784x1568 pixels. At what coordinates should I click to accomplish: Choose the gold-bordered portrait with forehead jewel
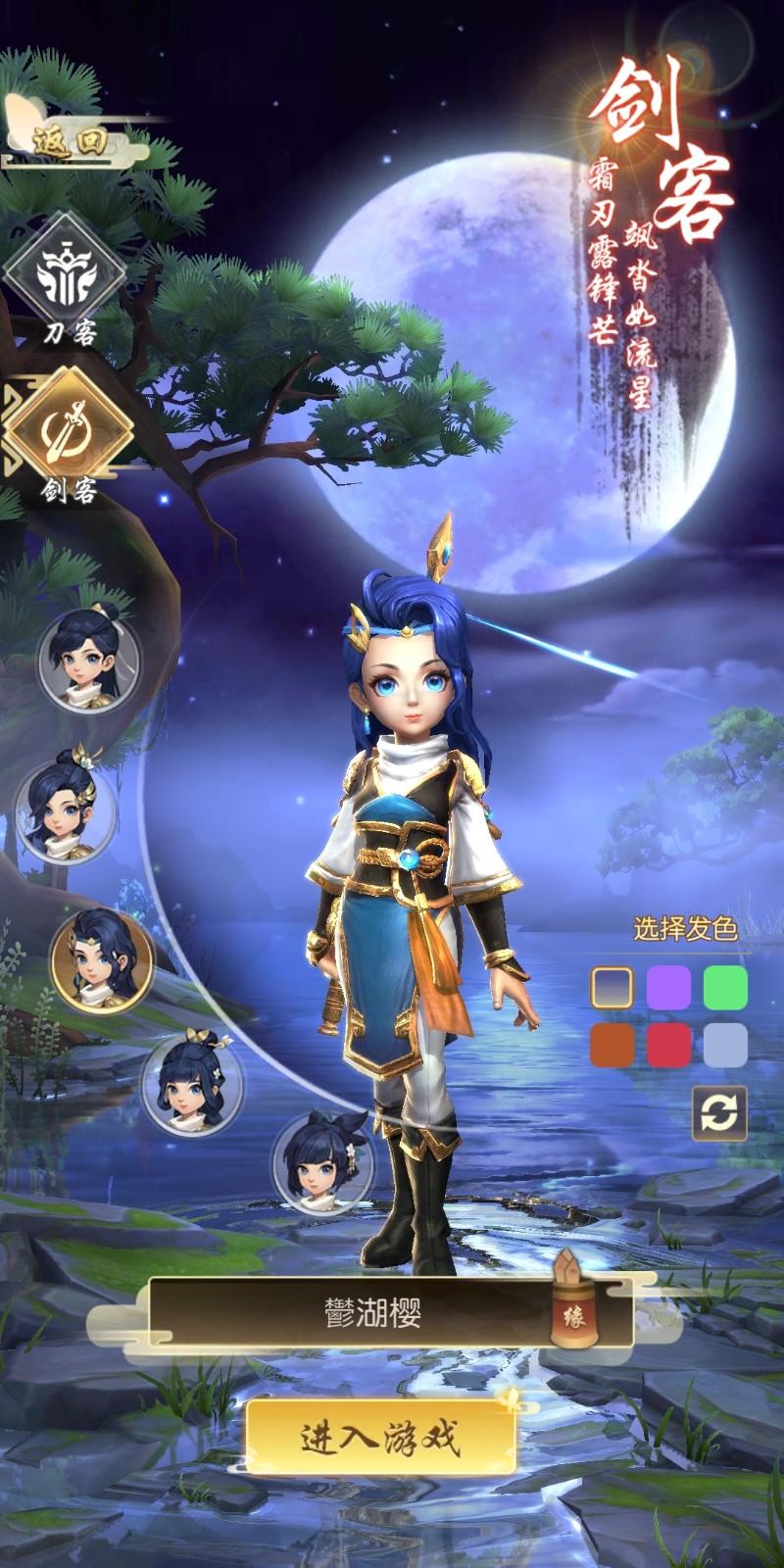point(102,960)
